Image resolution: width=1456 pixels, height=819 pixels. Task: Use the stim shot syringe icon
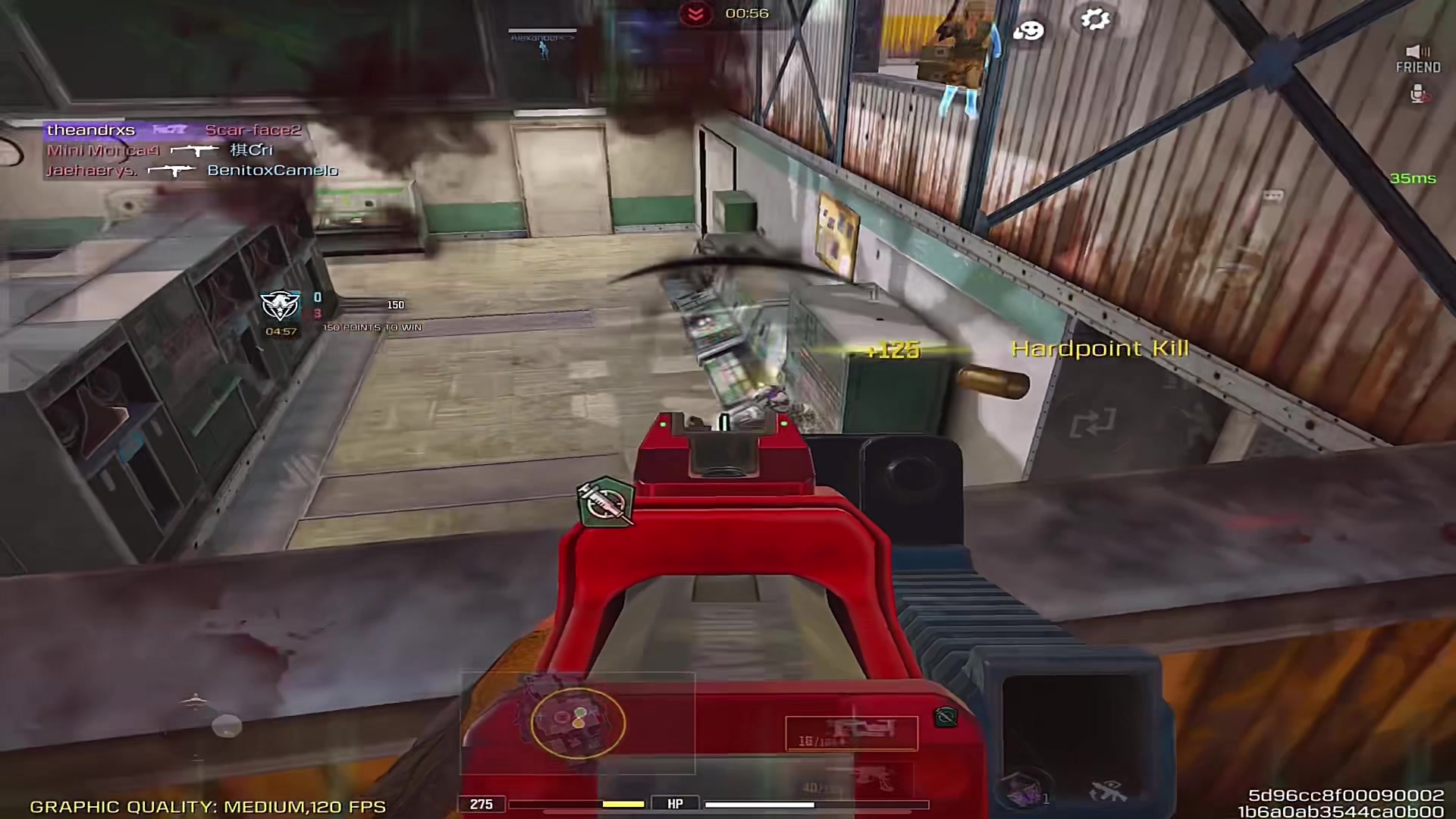point(606,501)
